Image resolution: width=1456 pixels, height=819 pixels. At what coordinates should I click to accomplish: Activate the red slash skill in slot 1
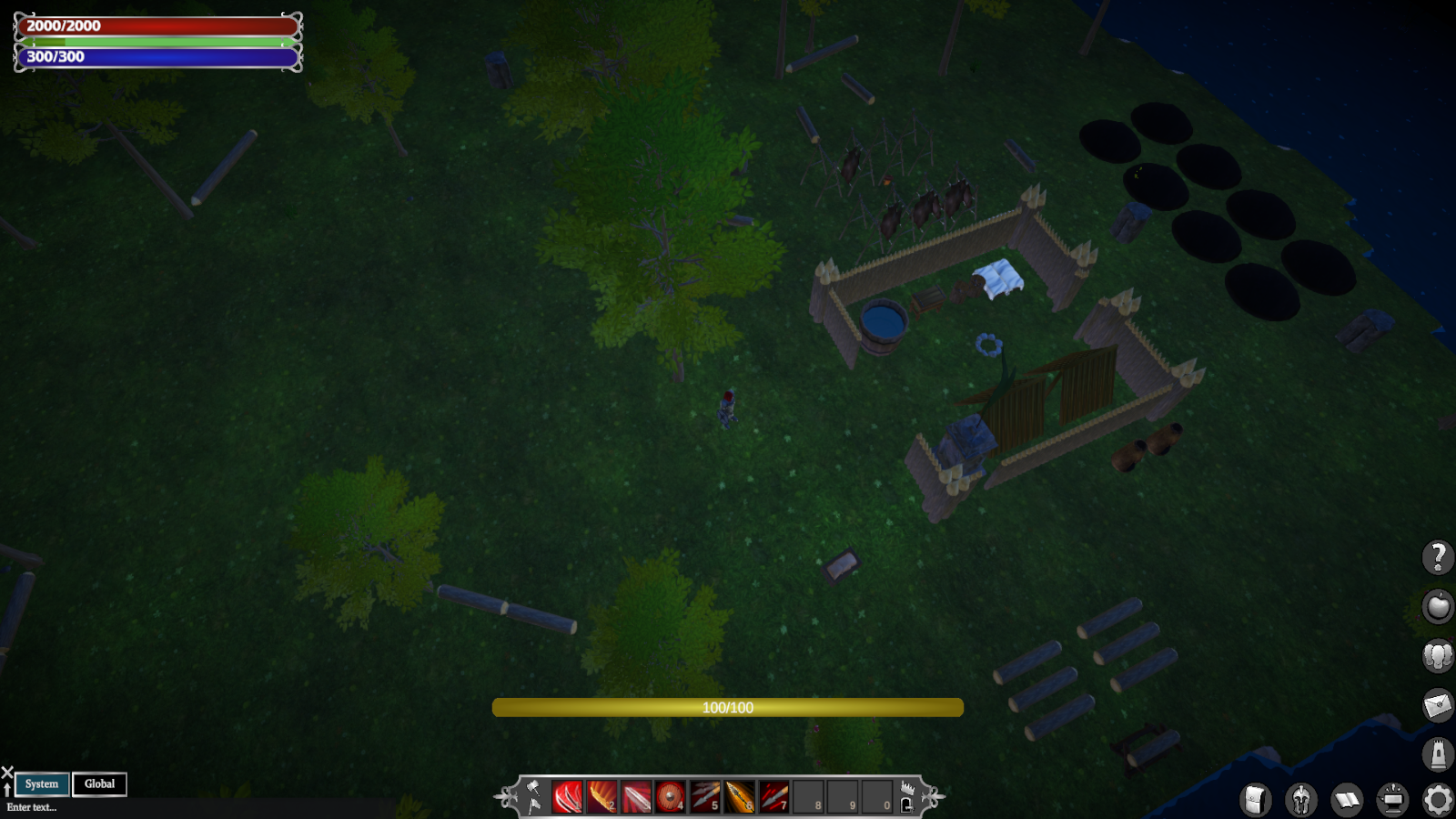click(x=566, y=795)
